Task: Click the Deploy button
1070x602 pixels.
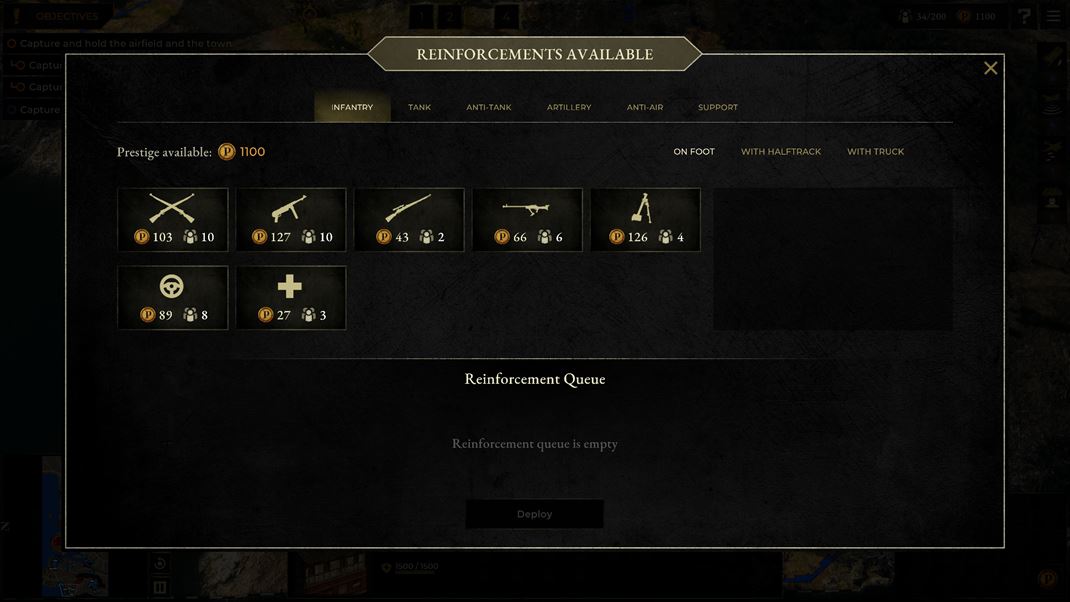Action: pos(534,514)
